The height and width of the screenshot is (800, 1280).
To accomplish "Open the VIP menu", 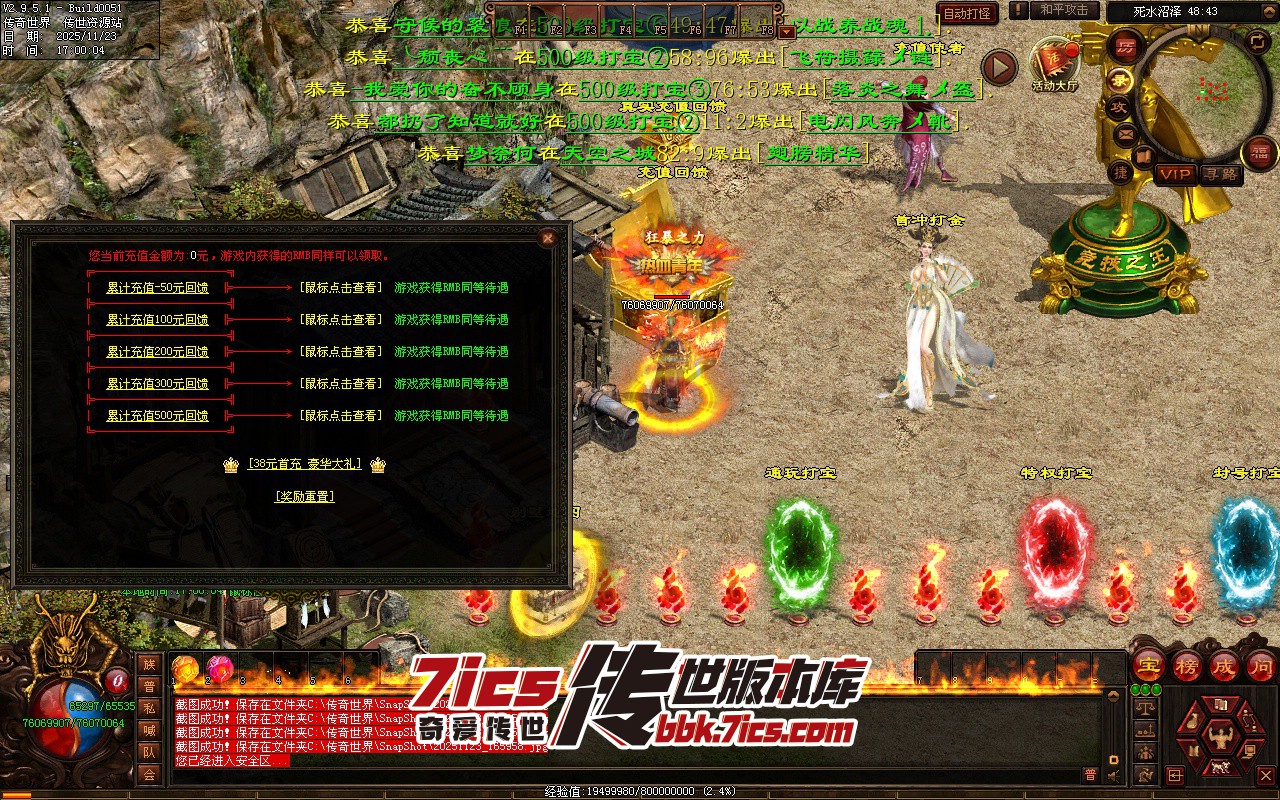I will pyautogui.click(x=1175, y=174).
